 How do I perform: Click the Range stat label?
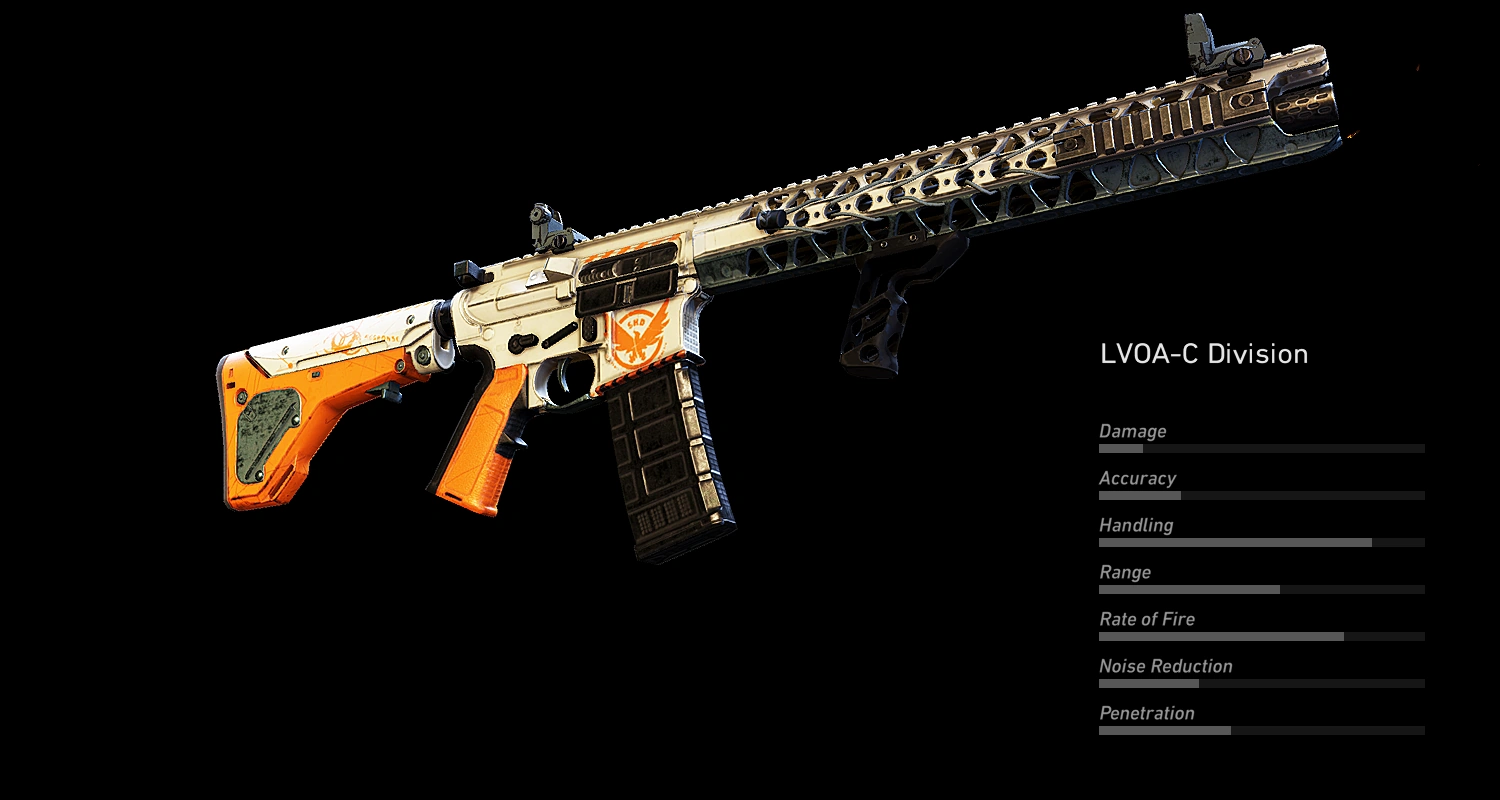point(1125,572)
